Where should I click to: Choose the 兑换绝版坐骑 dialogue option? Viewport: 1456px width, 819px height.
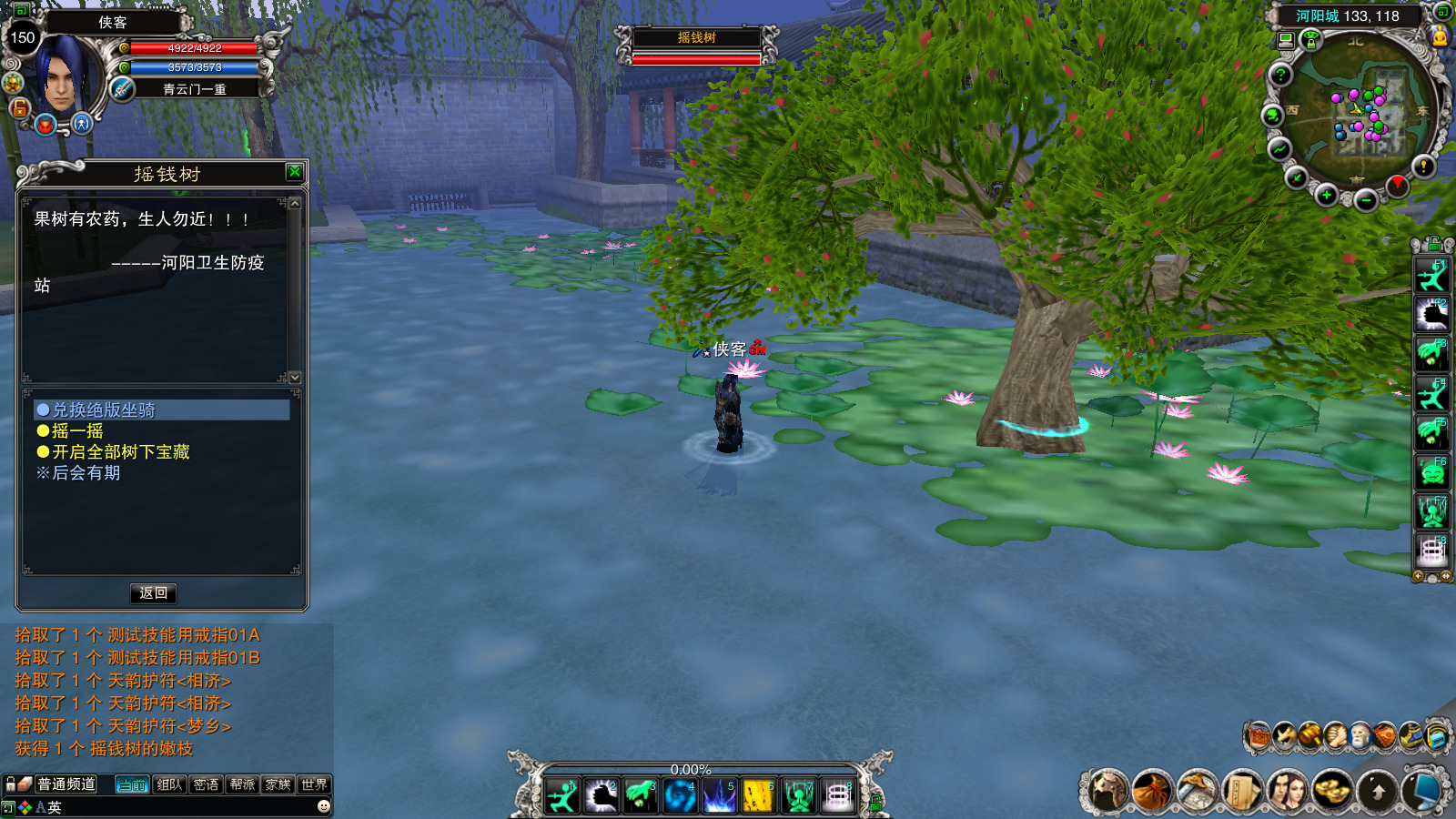(x=103, y=410)
